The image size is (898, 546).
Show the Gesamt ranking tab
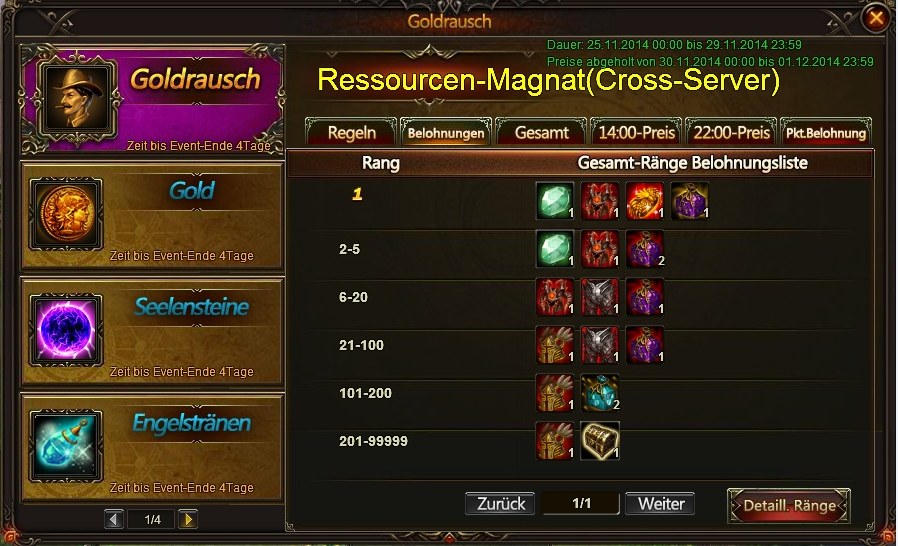tap(541, 132)
